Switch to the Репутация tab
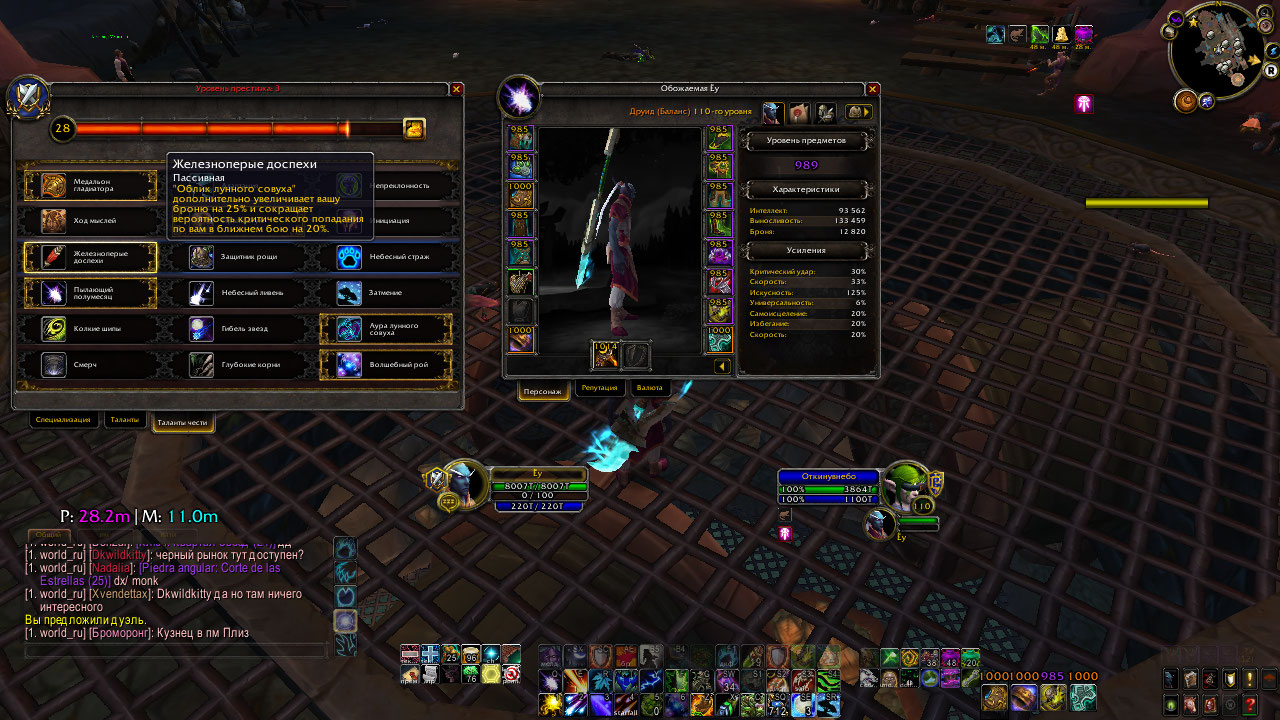1280x720 pixels. click(599, 388)
